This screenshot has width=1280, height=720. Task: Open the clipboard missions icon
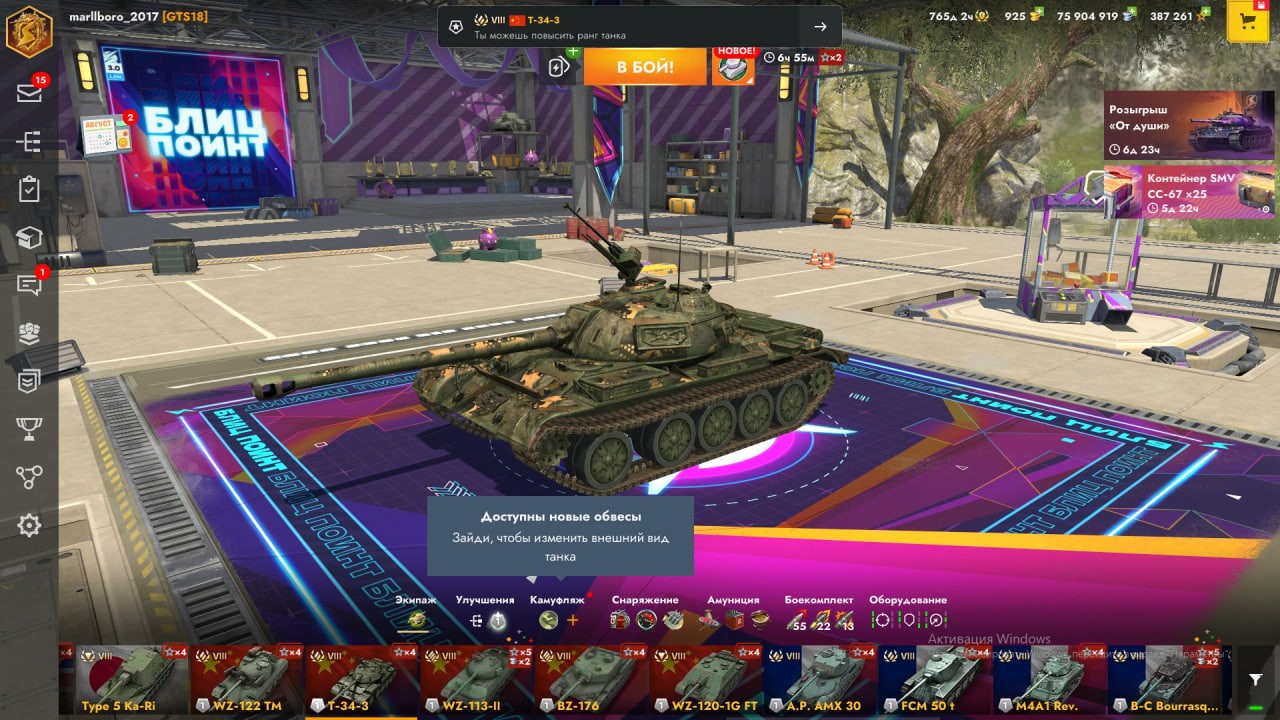(x=29, y=189)
